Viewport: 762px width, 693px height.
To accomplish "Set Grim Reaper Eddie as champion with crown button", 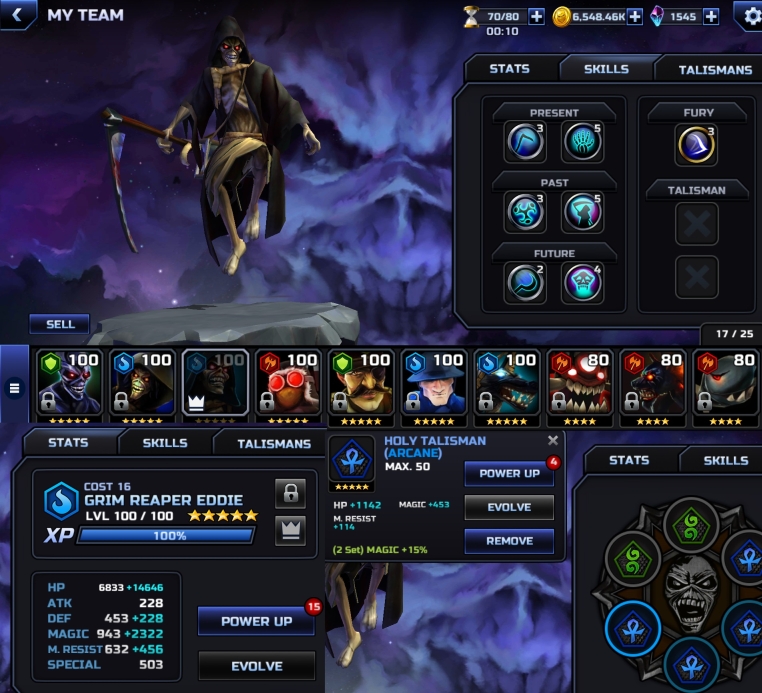I will pos(290,531).
